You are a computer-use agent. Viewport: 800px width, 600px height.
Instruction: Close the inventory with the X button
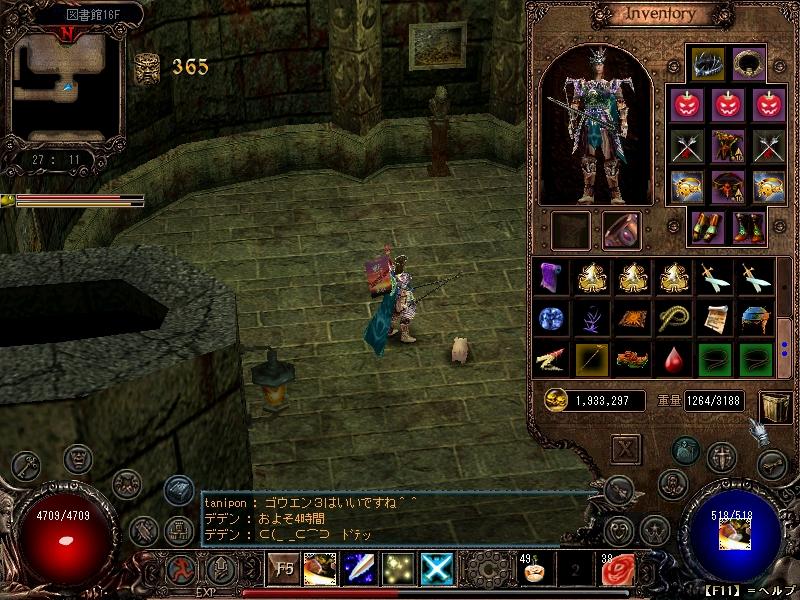[626, 448]
